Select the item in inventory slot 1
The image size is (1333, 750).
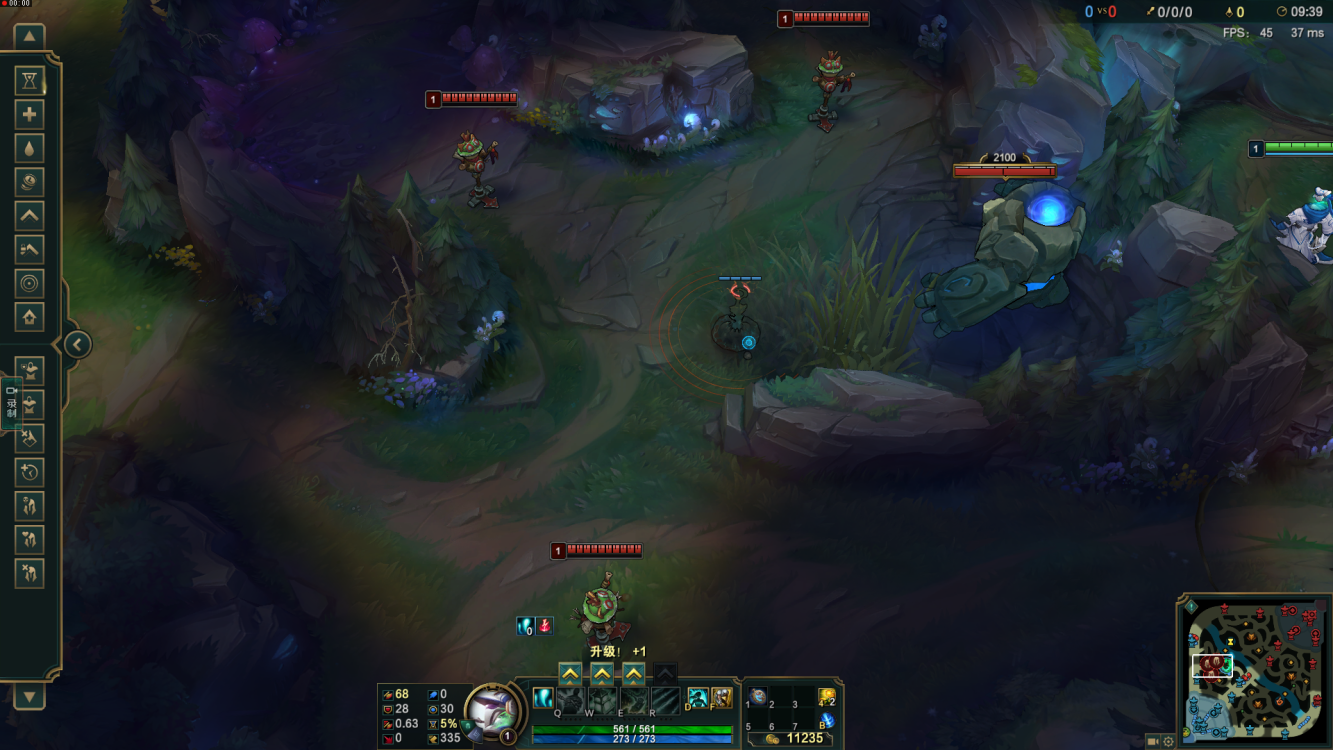click(759, 697)
